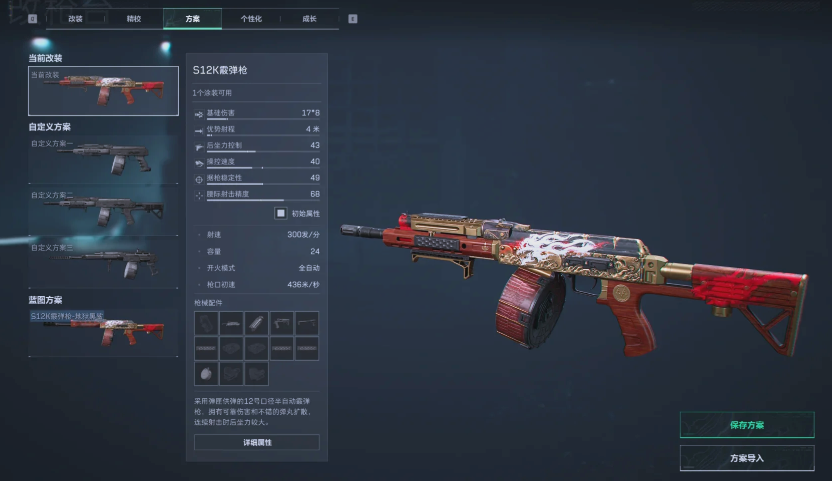Viewport: 832px width, 481px height.
Task: Go to the 个性化 tab
Action: 251,18
